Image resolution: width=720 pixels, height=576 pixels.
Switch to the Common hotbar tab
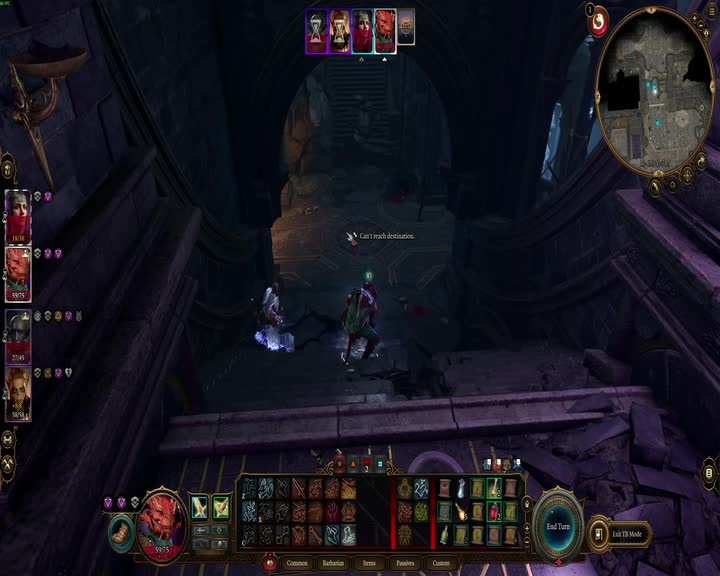298,564
